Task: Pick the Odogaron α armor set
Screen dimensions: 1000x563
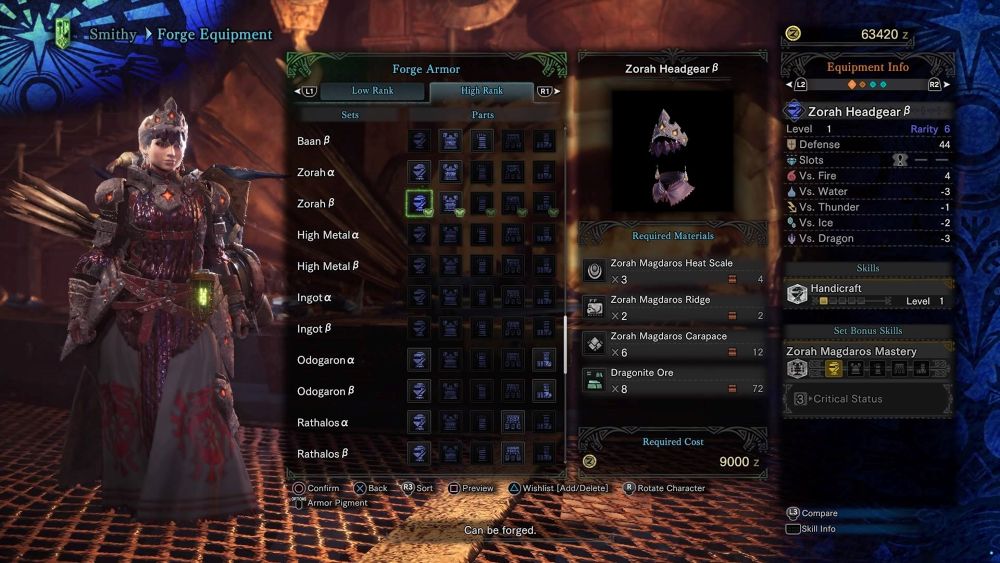Action: (326, 360)
